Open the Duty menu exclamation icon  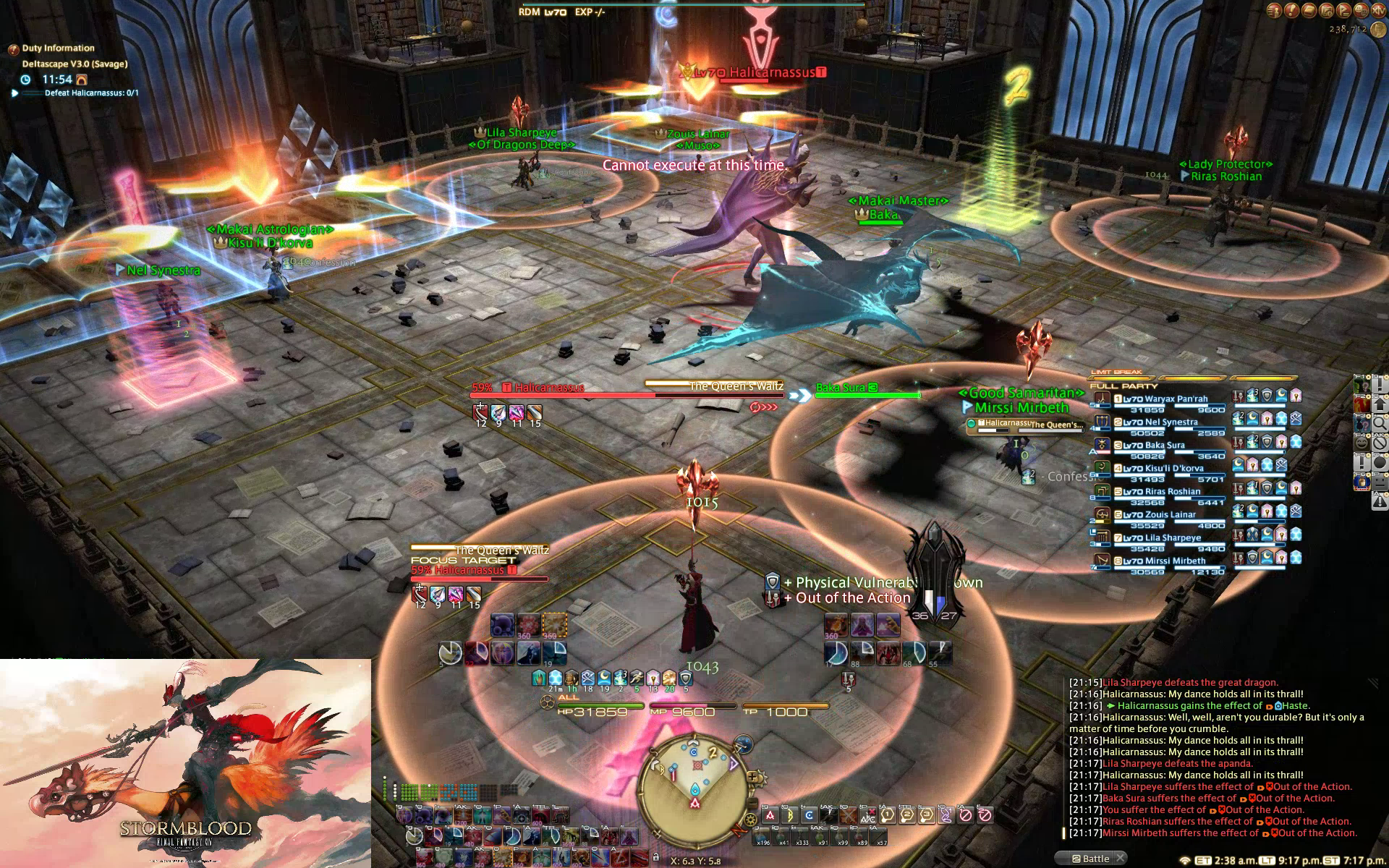click(1292, 10)
